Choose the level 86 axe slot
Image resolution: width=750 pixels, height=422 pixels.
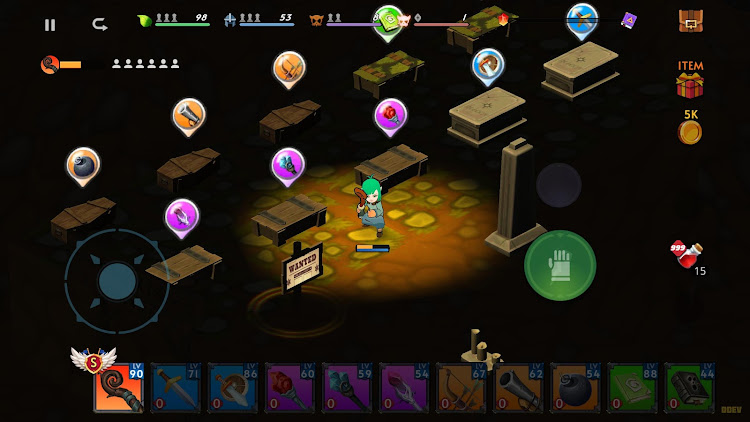click(x=233, y=389)
